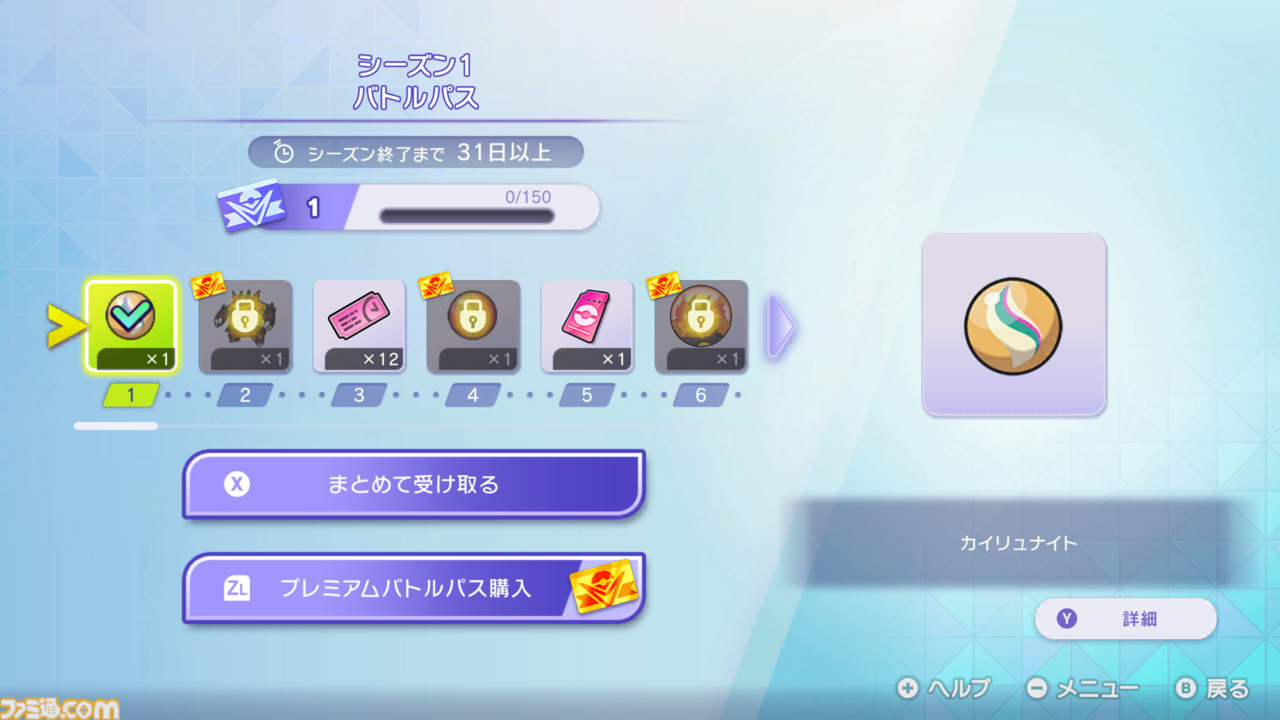This screenshot has height=720, width=1280.
Task: Select the premium pass ticket icon on slot 2
Action: pyautogui.click(x=206, y=285)
